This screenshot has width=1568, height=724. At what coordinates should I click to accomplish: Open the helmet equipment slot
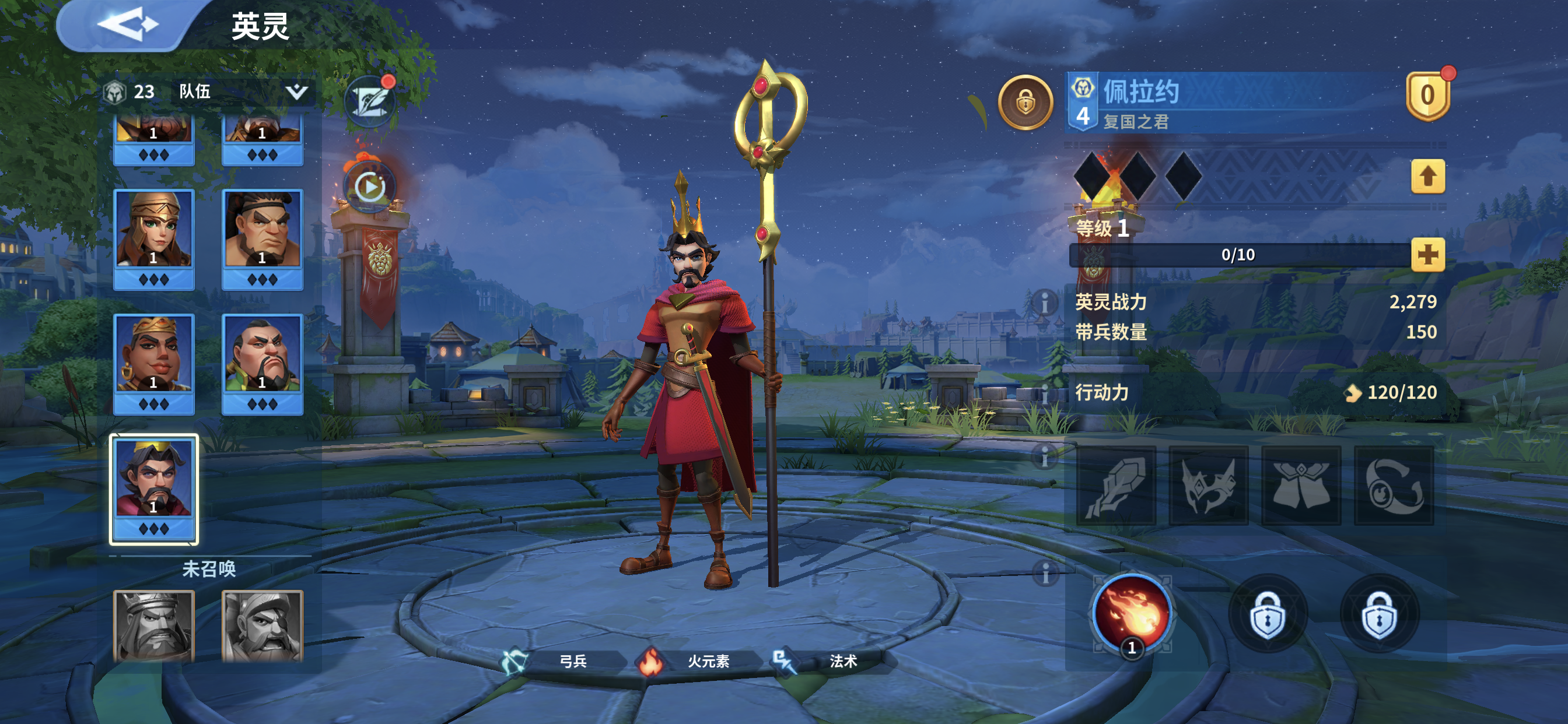pyautogui.click(x=1208, y=486)
